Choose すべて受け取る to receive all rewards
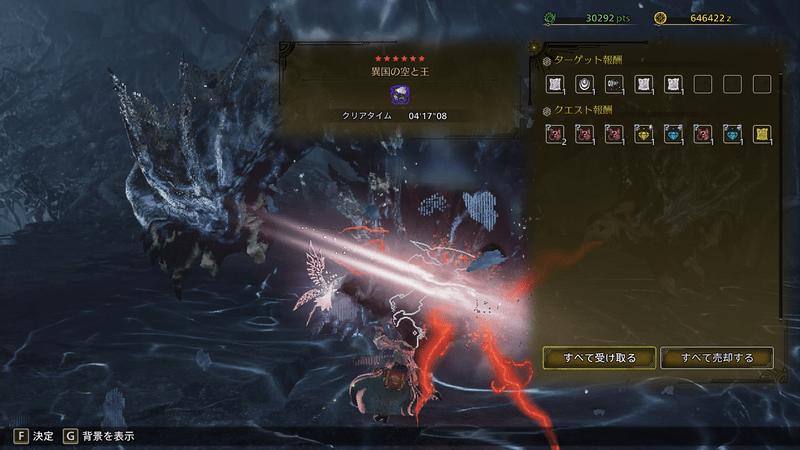The height and width of the screenshot is (450, 800). [x=599, y=358]
